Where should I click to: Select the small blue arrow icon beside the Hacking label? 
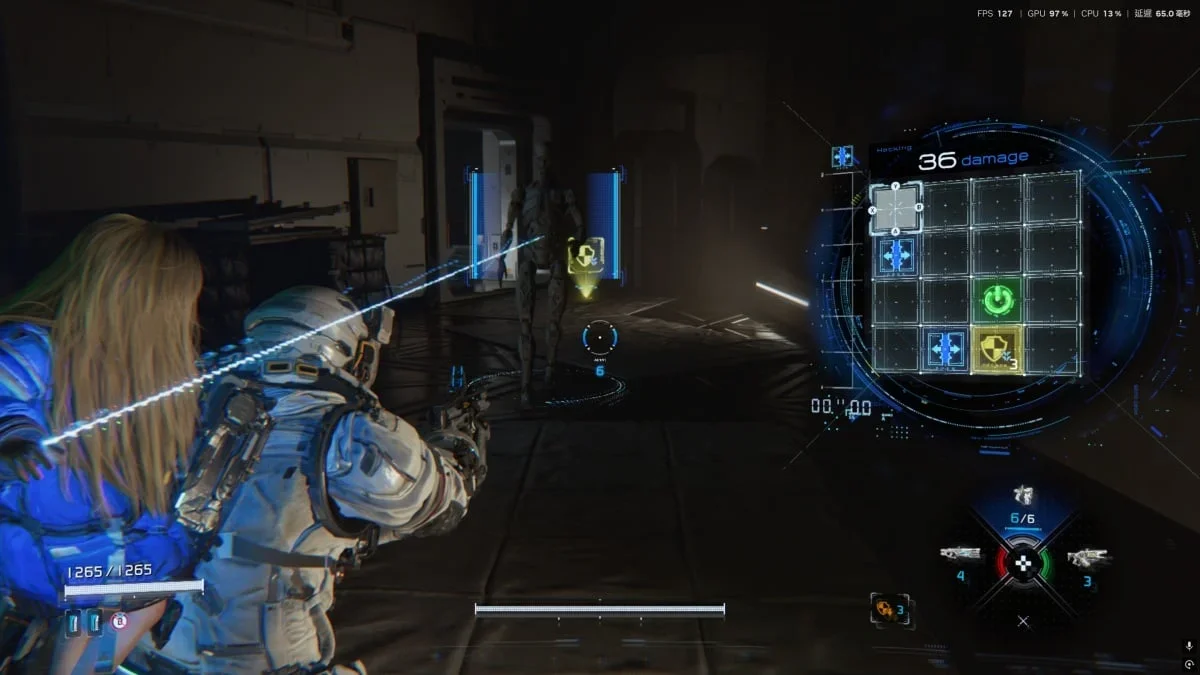click(x=842, y=156)
